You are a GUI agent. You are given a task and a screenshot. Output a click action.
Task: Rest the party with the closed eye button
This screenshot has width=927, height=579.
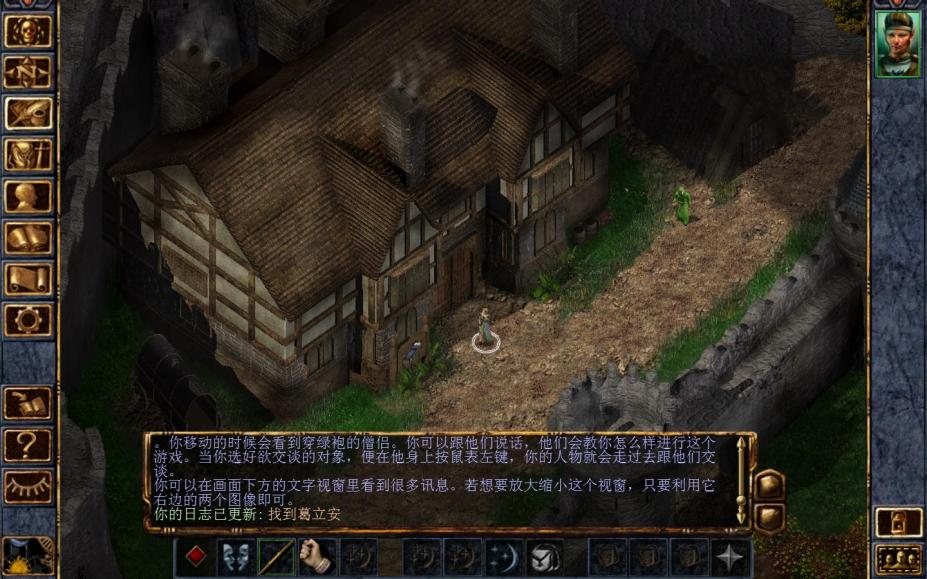pos(28,487)
